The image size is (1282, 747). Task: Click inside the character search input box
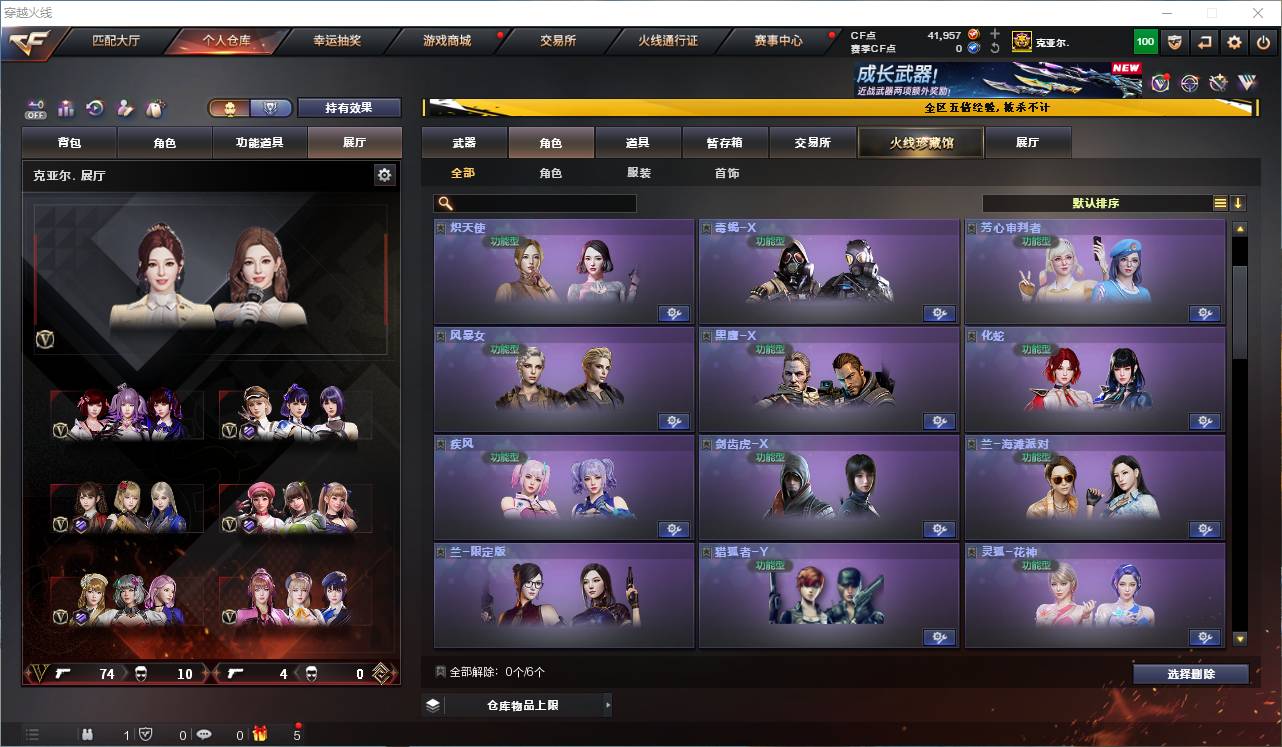coord(535,203)
